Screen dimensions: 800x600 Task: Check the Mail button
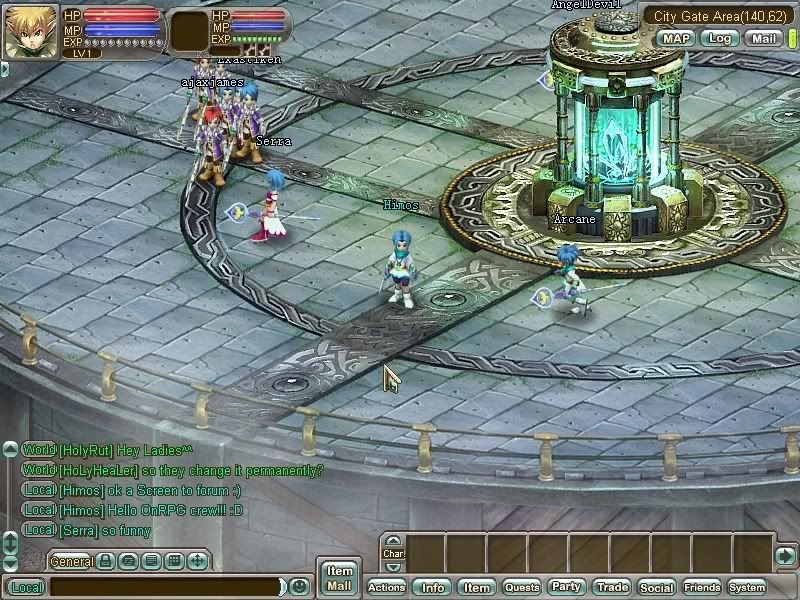point(764,39)
